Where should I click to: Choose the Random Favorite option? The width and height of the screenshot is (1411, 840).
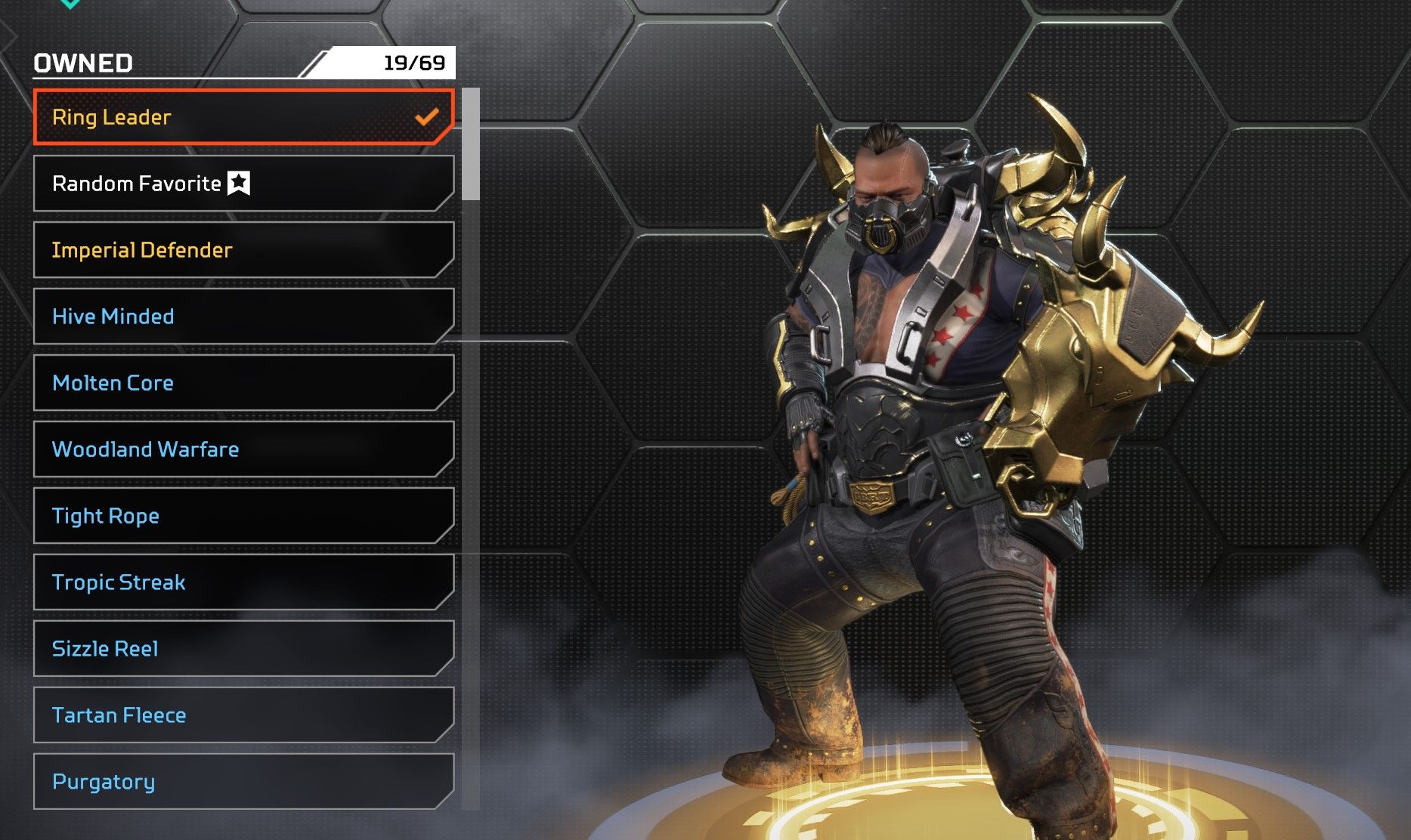point(243,184)
